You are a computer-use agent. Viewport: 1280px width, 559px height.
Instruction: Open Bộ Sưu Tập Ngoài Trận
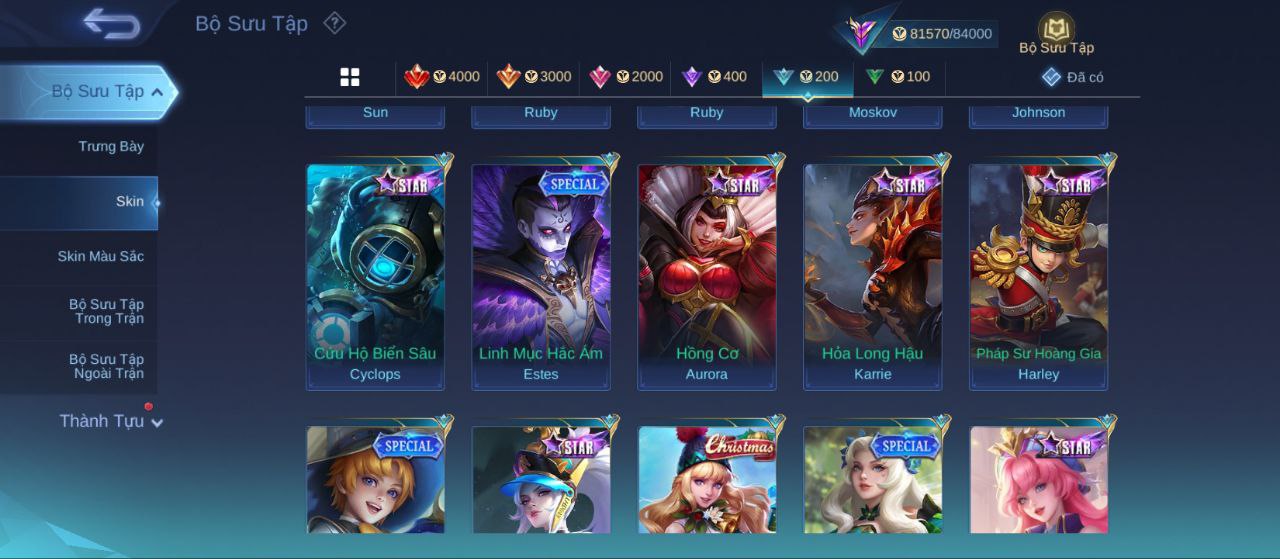point(106,367)
